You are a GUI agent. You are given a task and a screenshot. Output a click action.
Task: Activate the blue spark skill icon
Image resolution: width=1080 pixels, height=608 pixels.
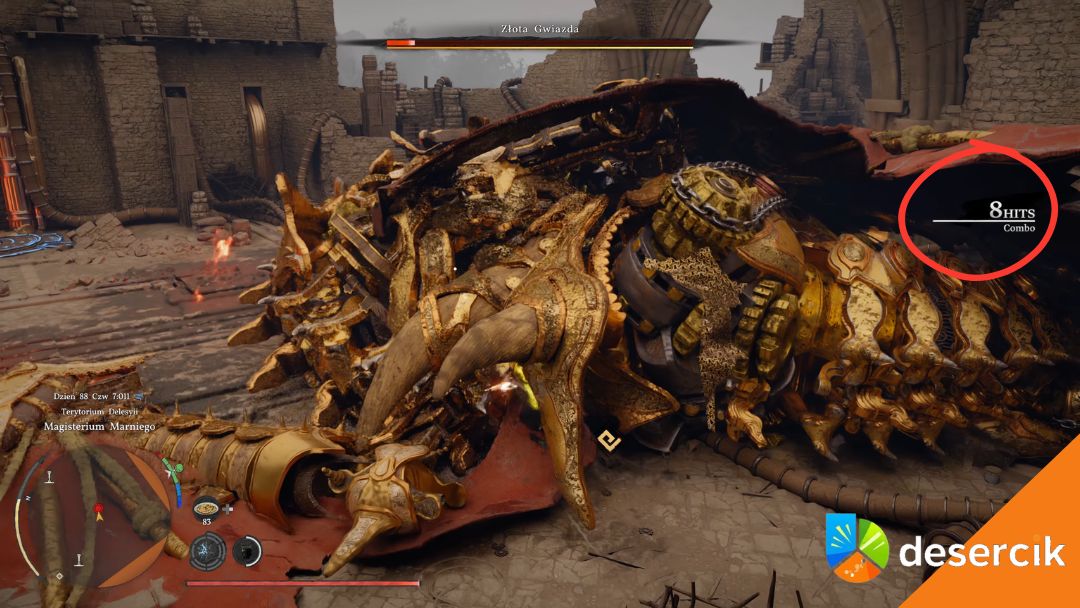coord(208,550)
